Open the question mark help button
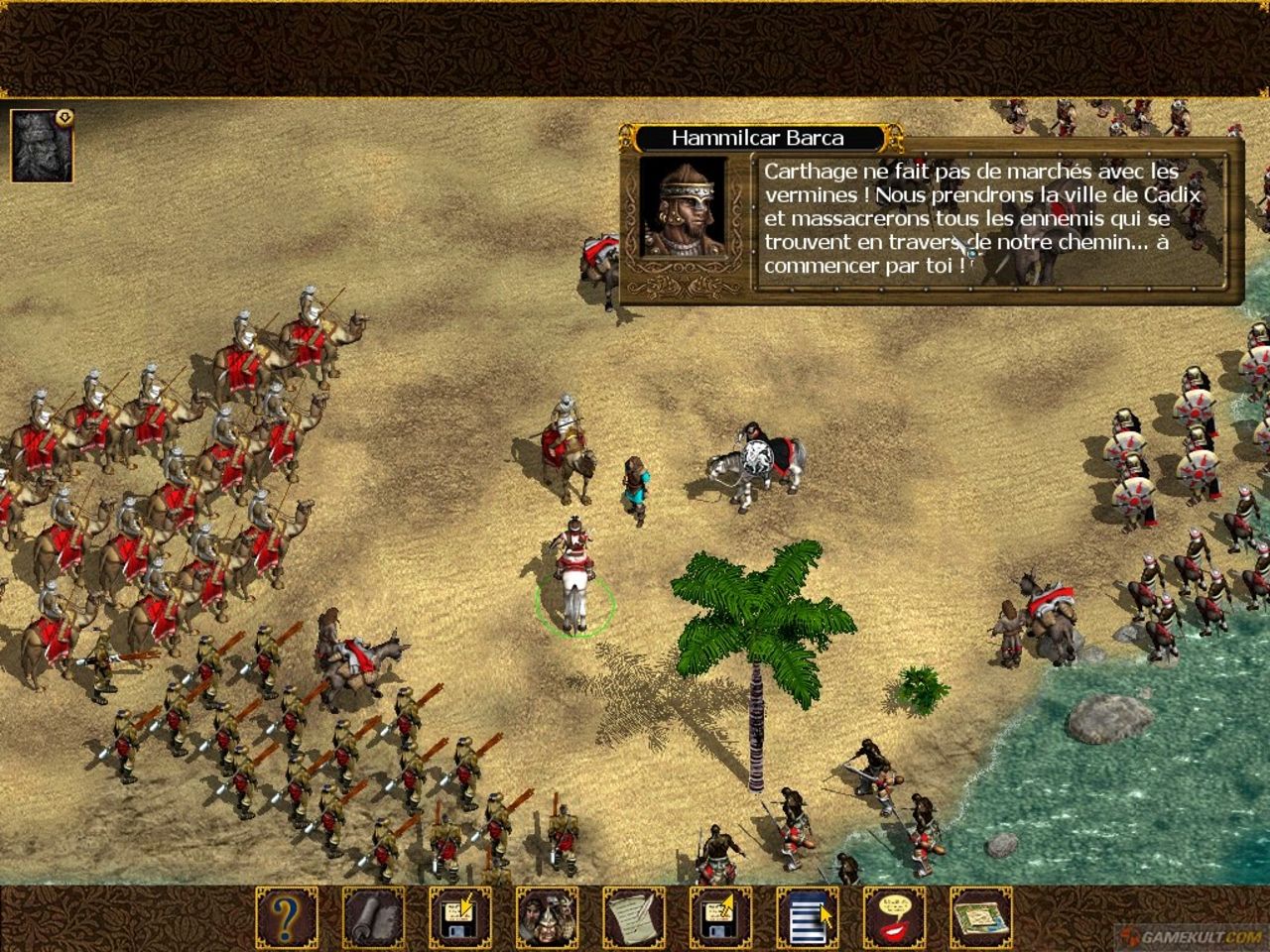 pos(287,917)
